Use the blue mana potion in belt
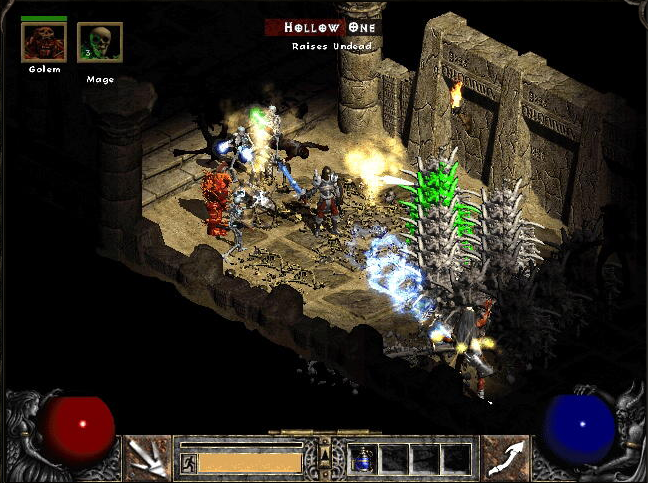648x483 pixels. [363, 459]
